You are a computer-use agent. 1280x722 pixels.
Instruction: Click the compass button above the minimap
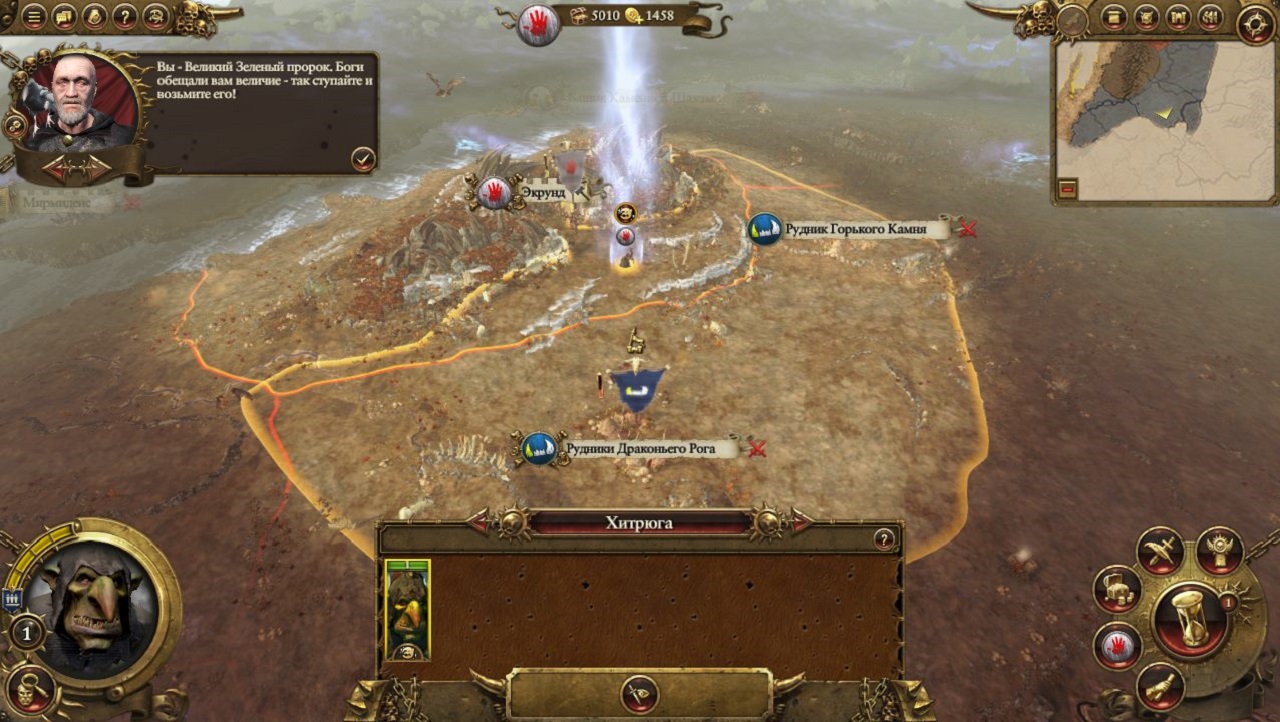pos(1255,25)
